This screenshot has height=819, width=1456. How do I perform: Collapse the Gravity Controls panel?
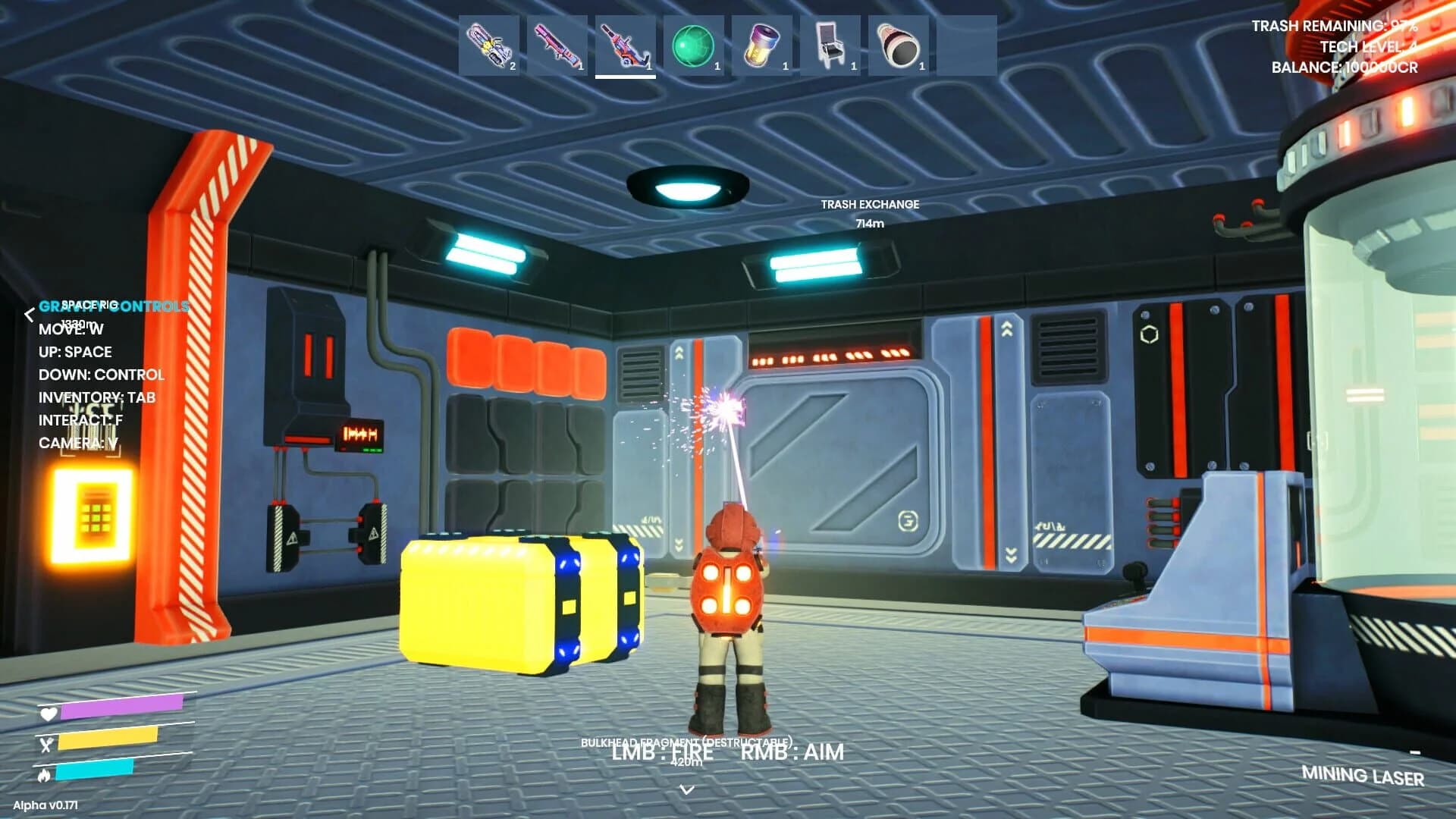click(30, 315)
